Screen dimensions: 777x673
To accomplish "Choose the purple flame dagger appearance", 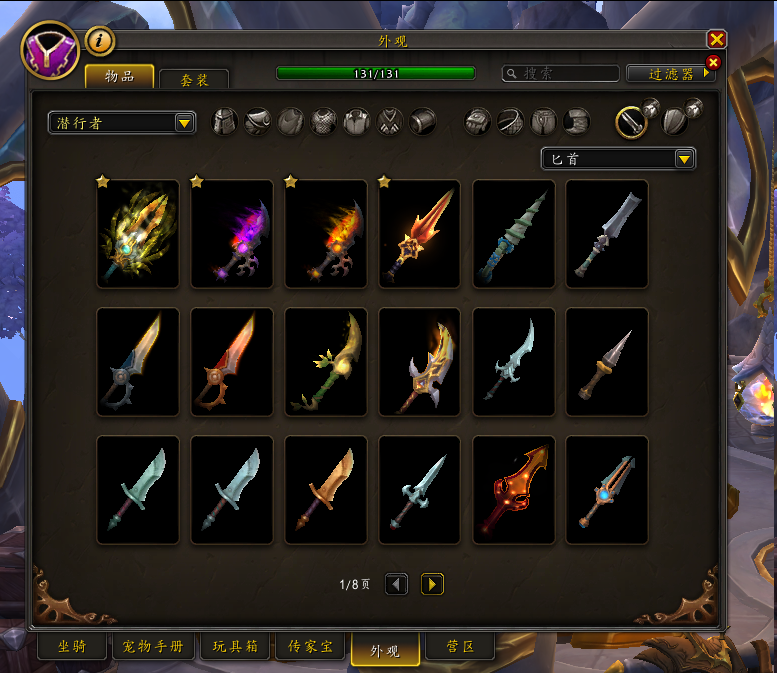I will [x=232, y=234].
